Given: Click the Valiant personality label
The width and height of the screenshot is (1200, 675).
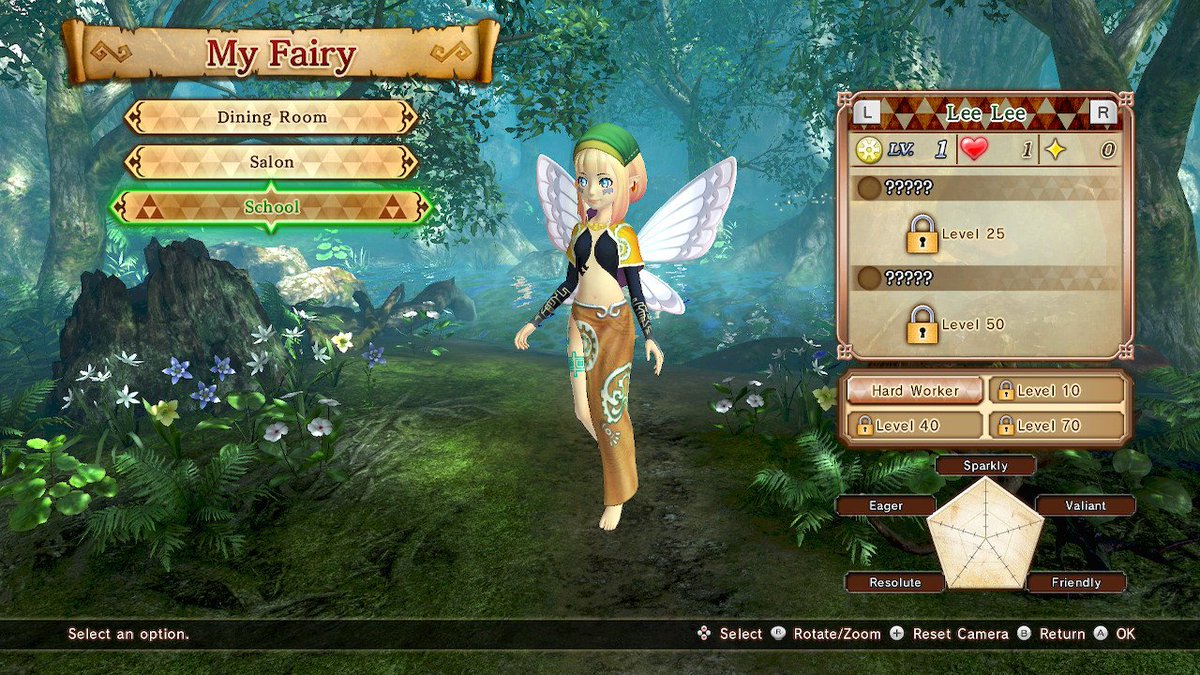Looking at the screenshot, I should coord(1085,506).
